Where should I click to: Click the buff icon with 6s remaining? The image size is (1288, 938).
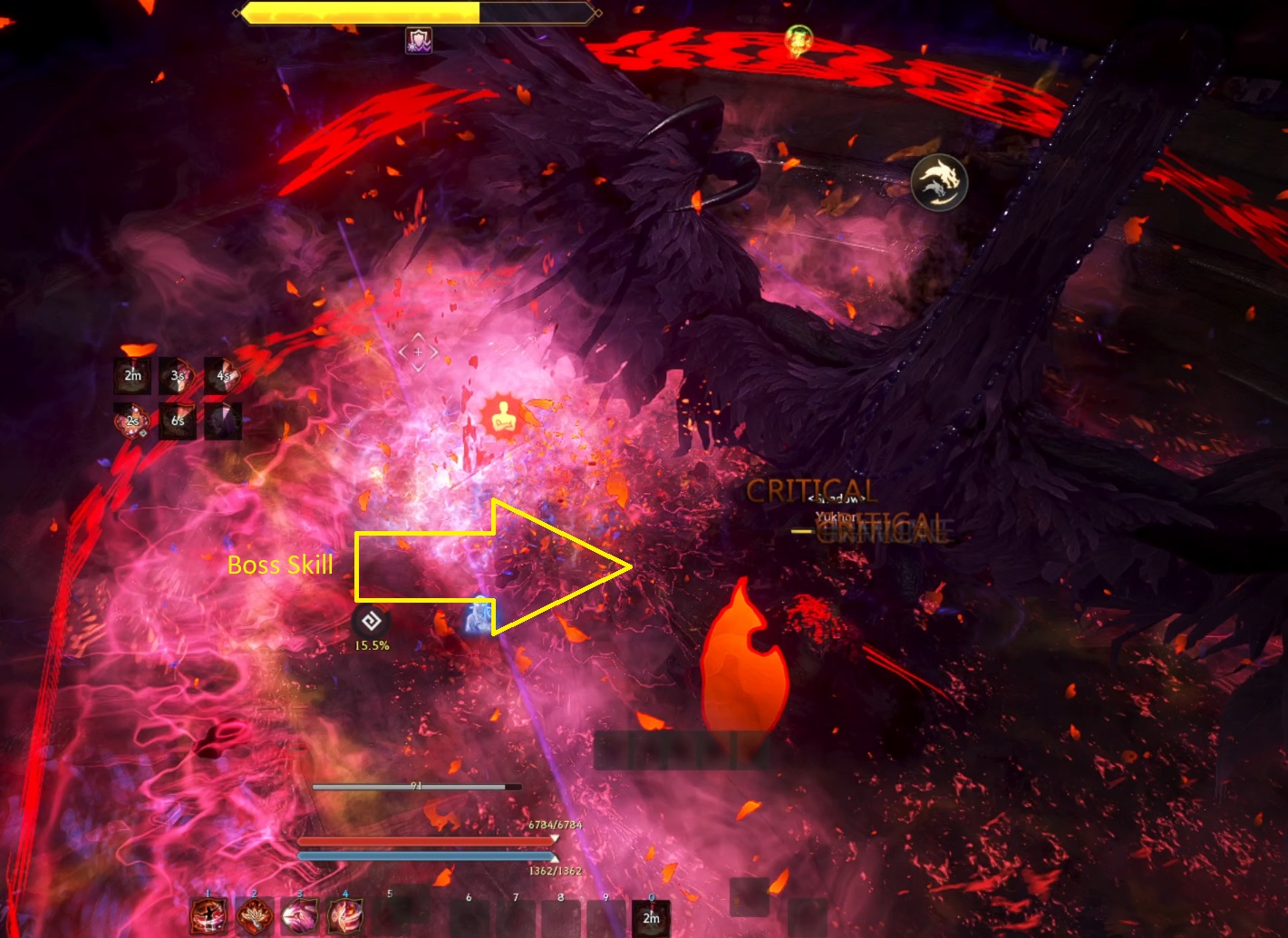[178, 421]
